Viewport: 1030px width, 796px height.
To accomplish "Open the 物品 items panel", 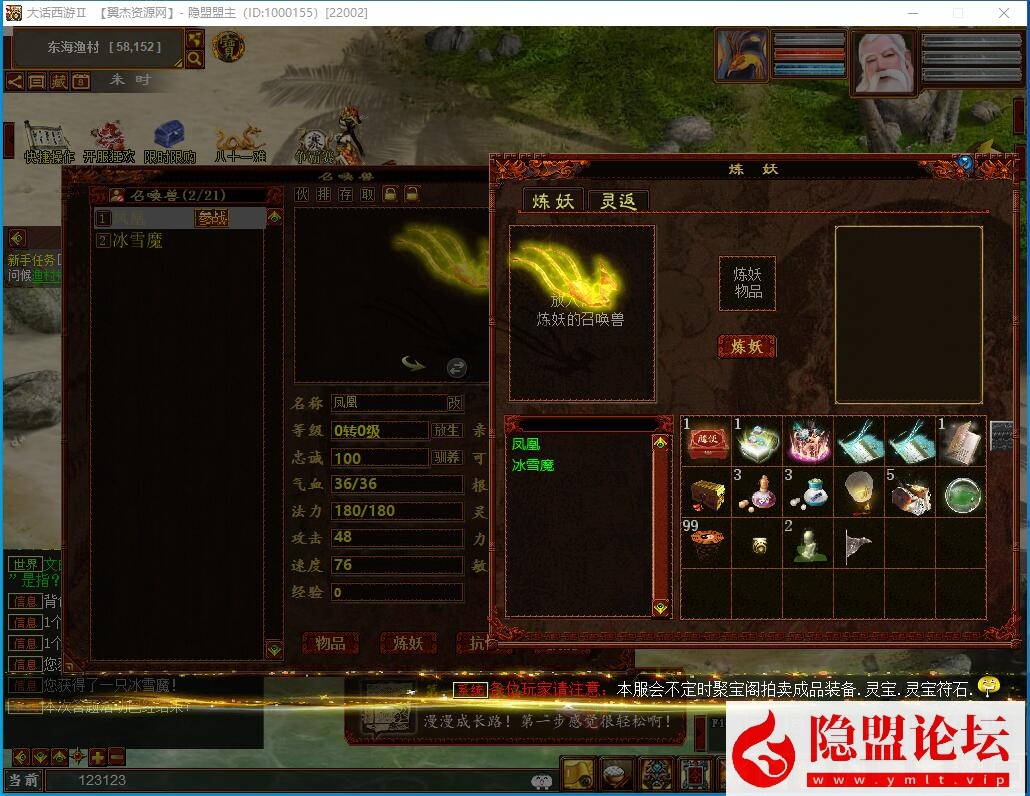I will [330, 643].
